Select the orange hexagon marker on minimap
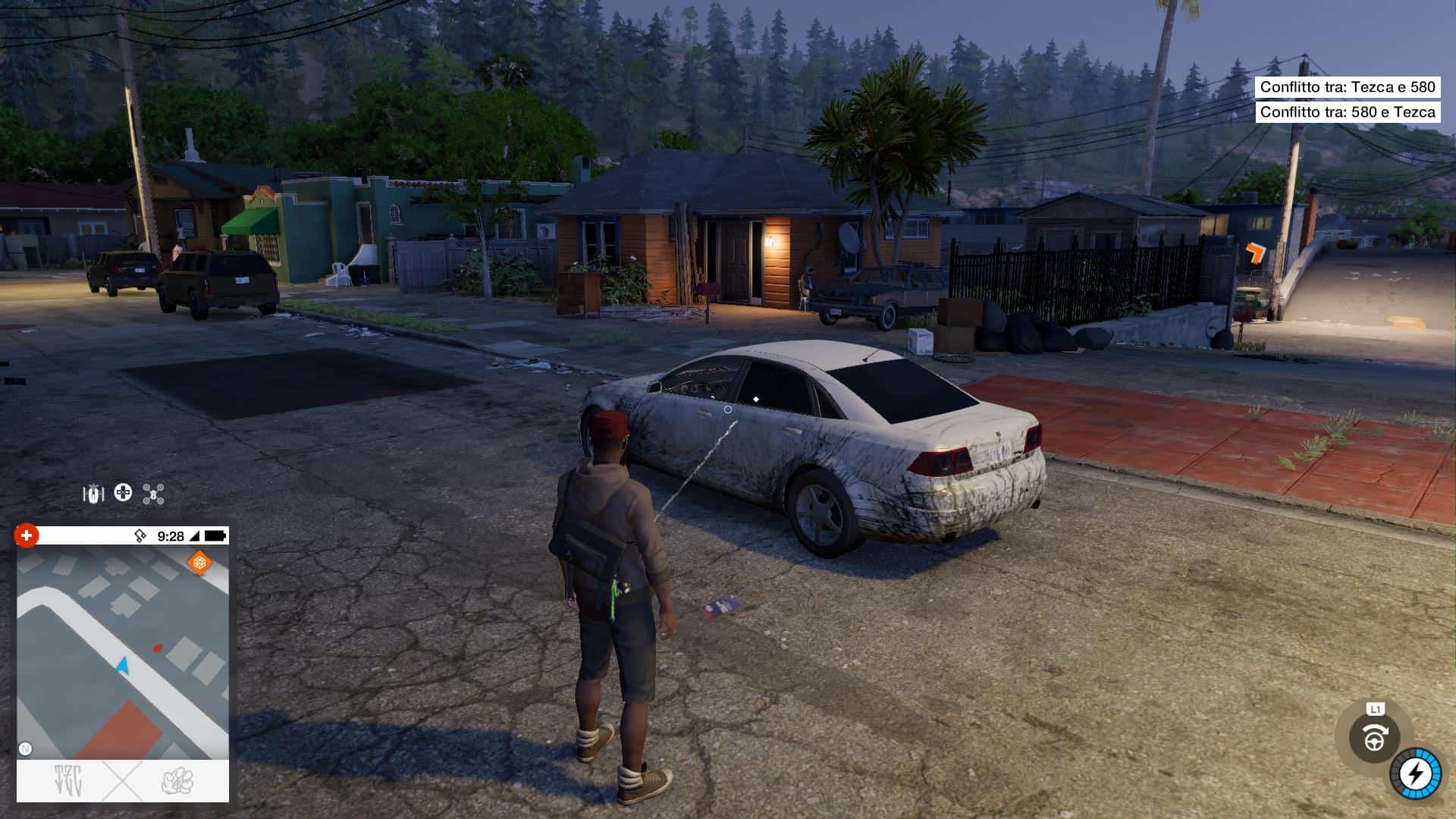This screenshot has height=819, width=1456. point(199,563)
